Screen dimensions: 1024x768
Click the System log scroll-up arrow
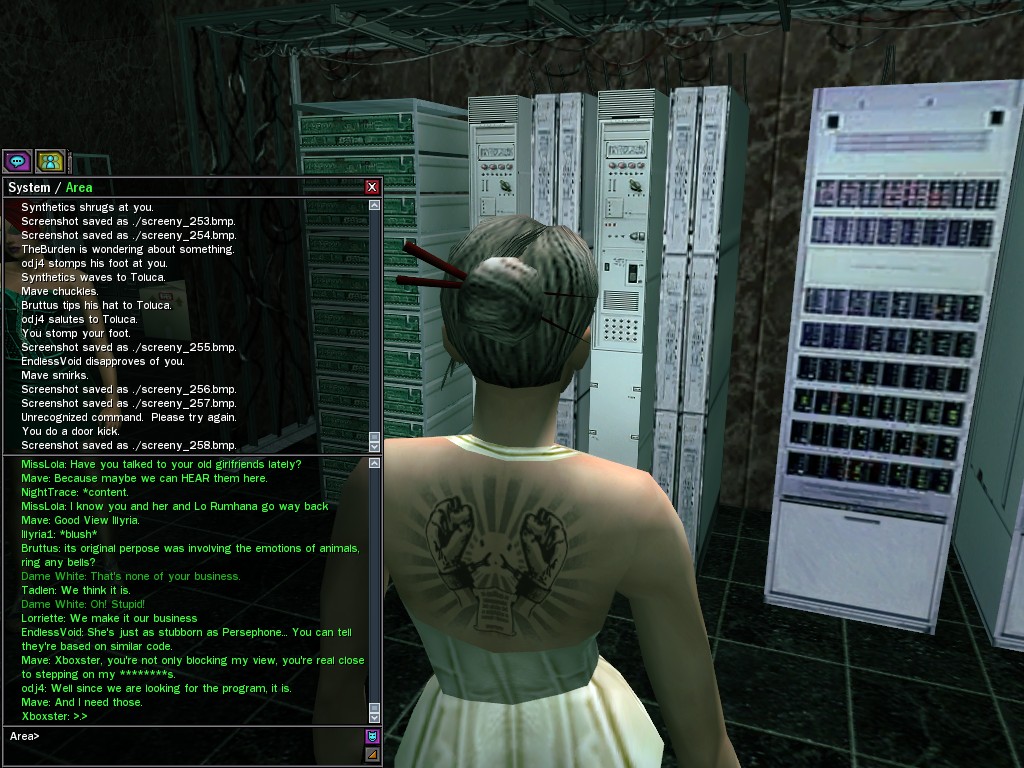click(375, 205)
